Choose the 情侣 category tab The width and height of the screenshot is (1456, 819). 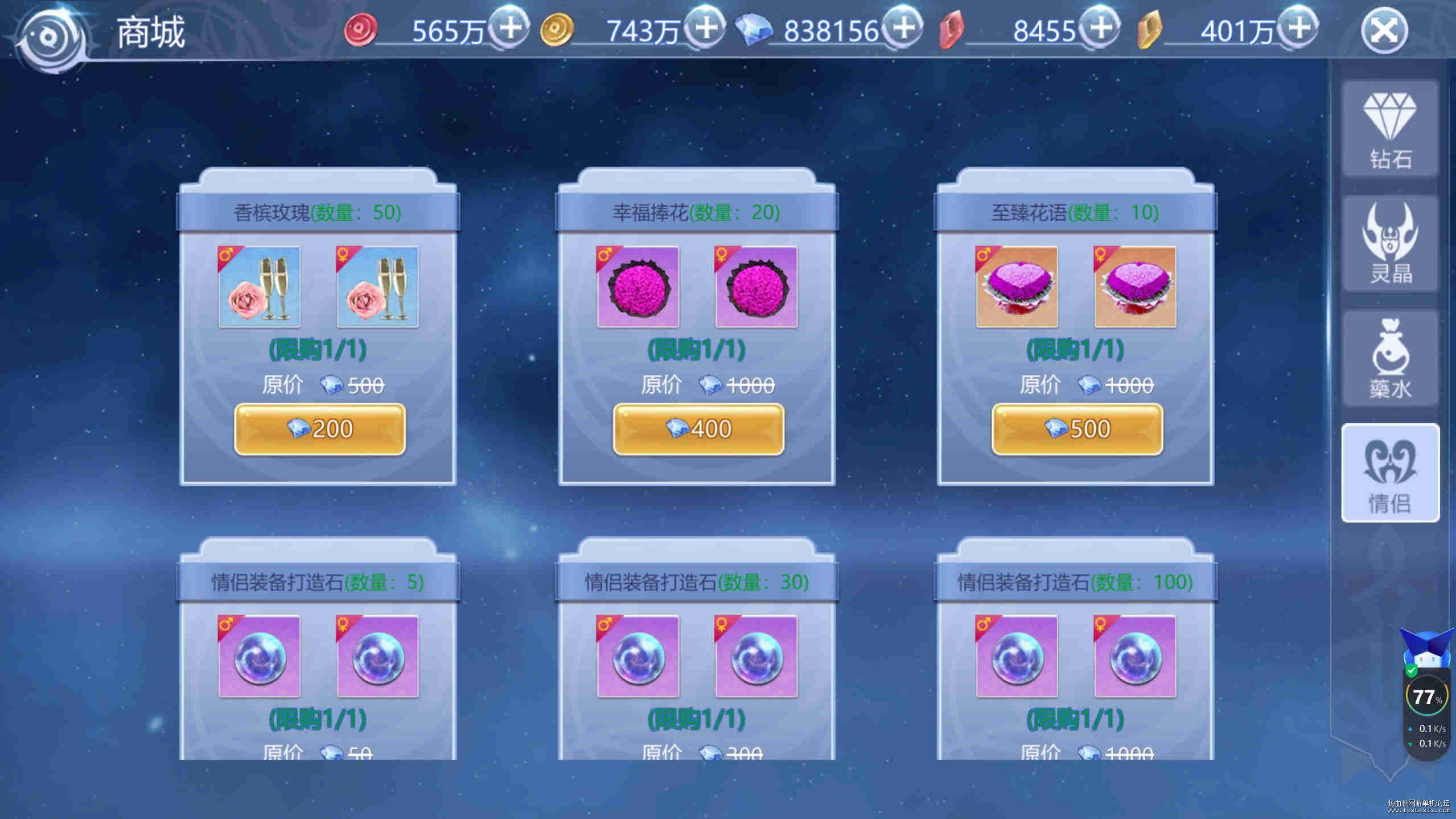(x=1390, y=473)
